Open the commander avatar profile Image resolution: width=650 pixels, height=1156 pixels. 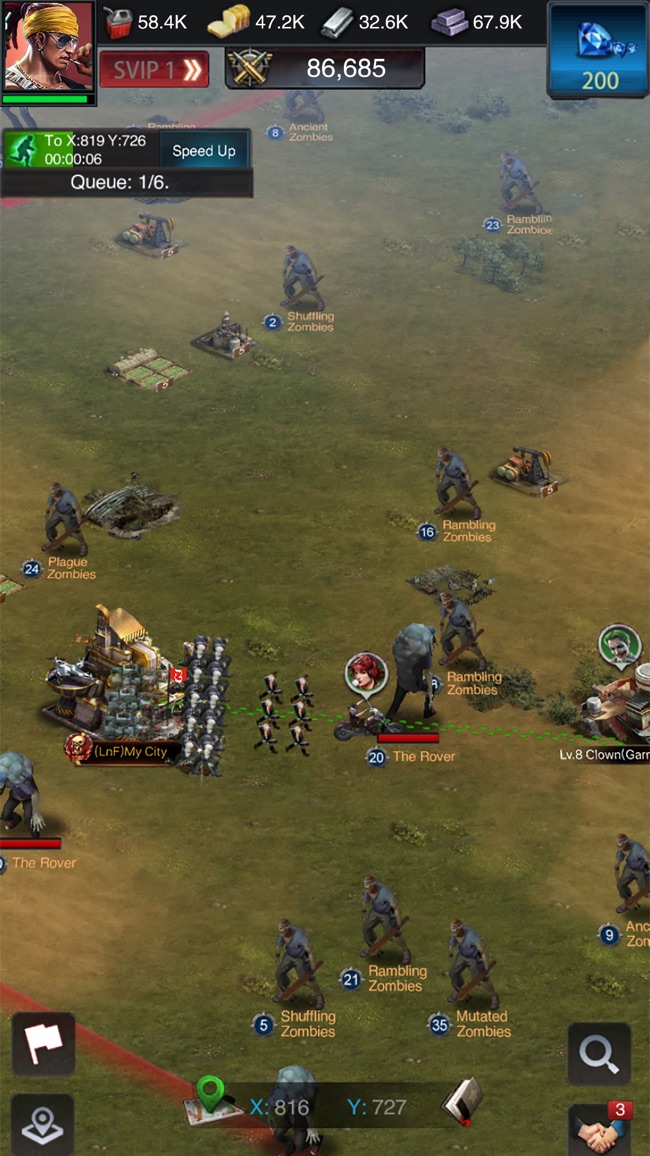(x=47, y=47)
